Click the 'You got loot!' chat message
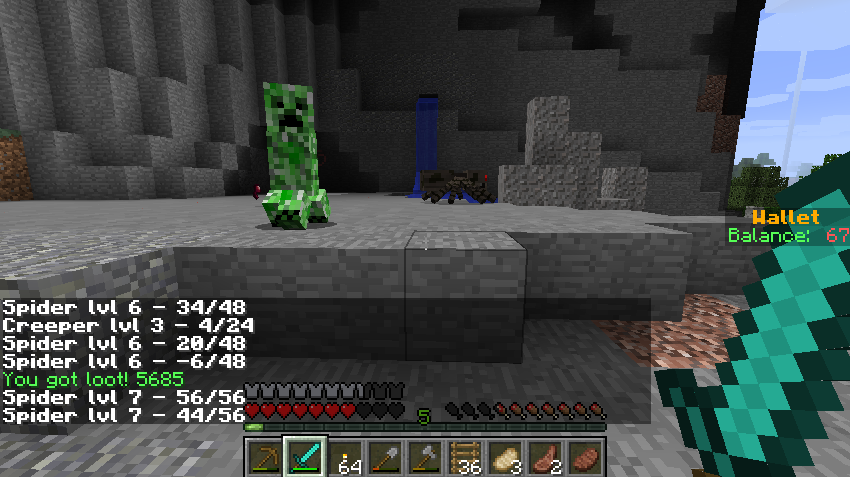This screenshot has width=850, height=477. pos(93,380)
